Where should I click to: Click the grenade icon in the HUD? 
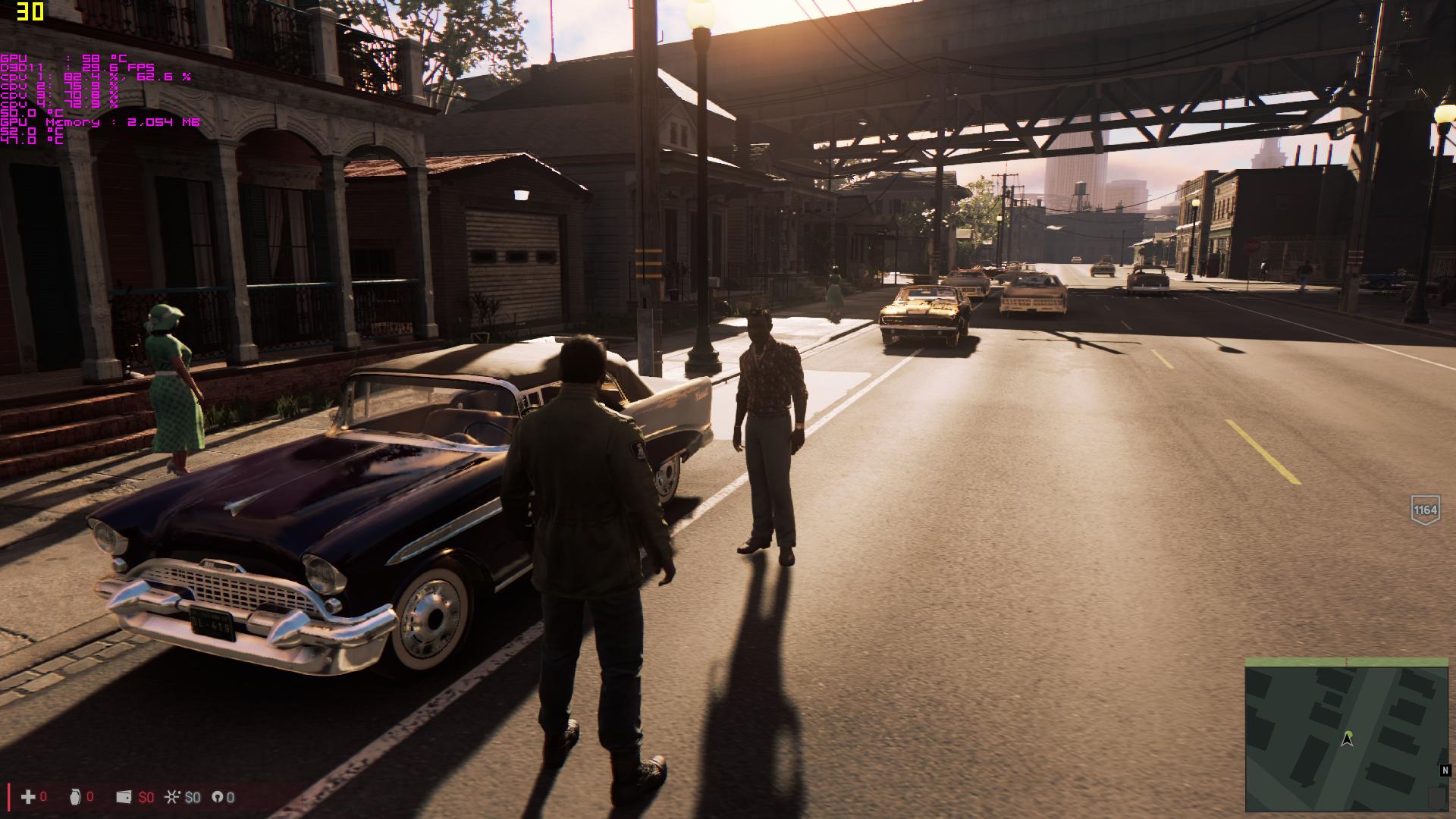(x=74, y=796)
